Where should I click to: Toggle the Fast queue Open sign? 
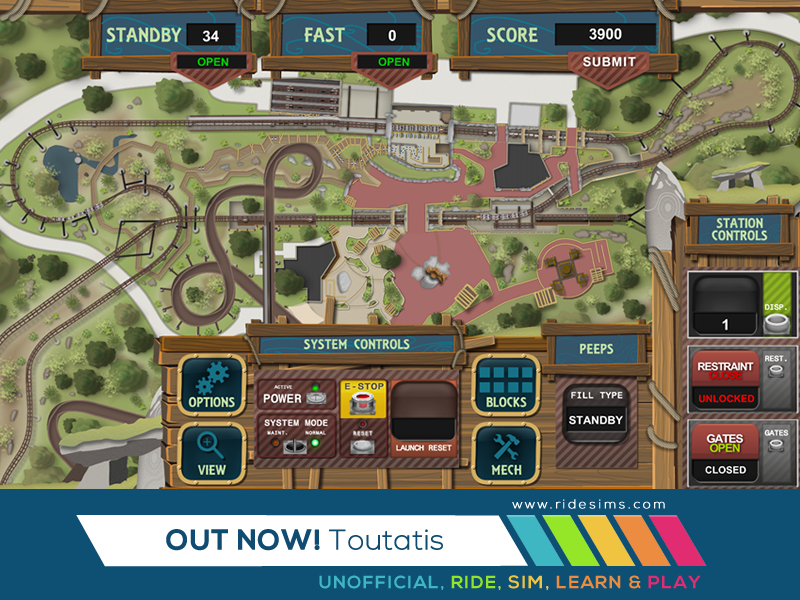point(394,62)
